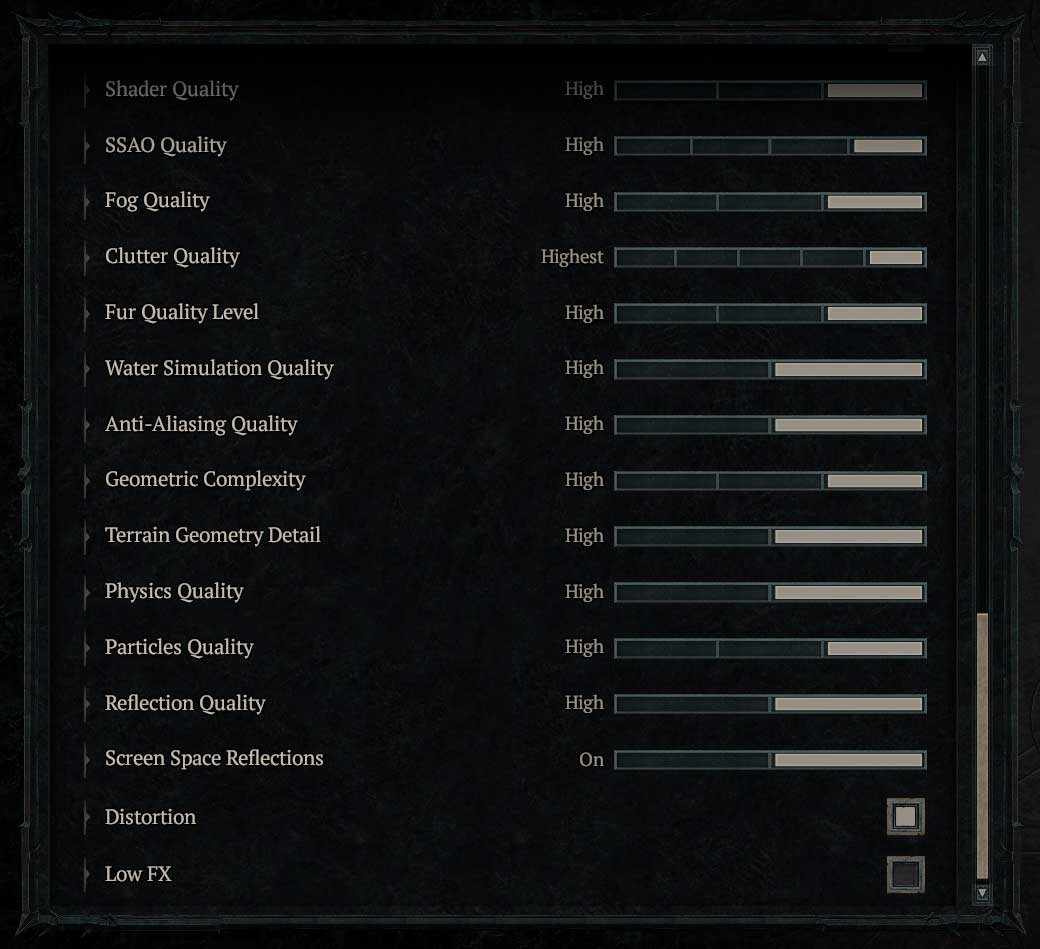Set the Anti-Aliasing Quality slider
The height and width of the screenshot is (949, 1040).
tap(770, 425)
